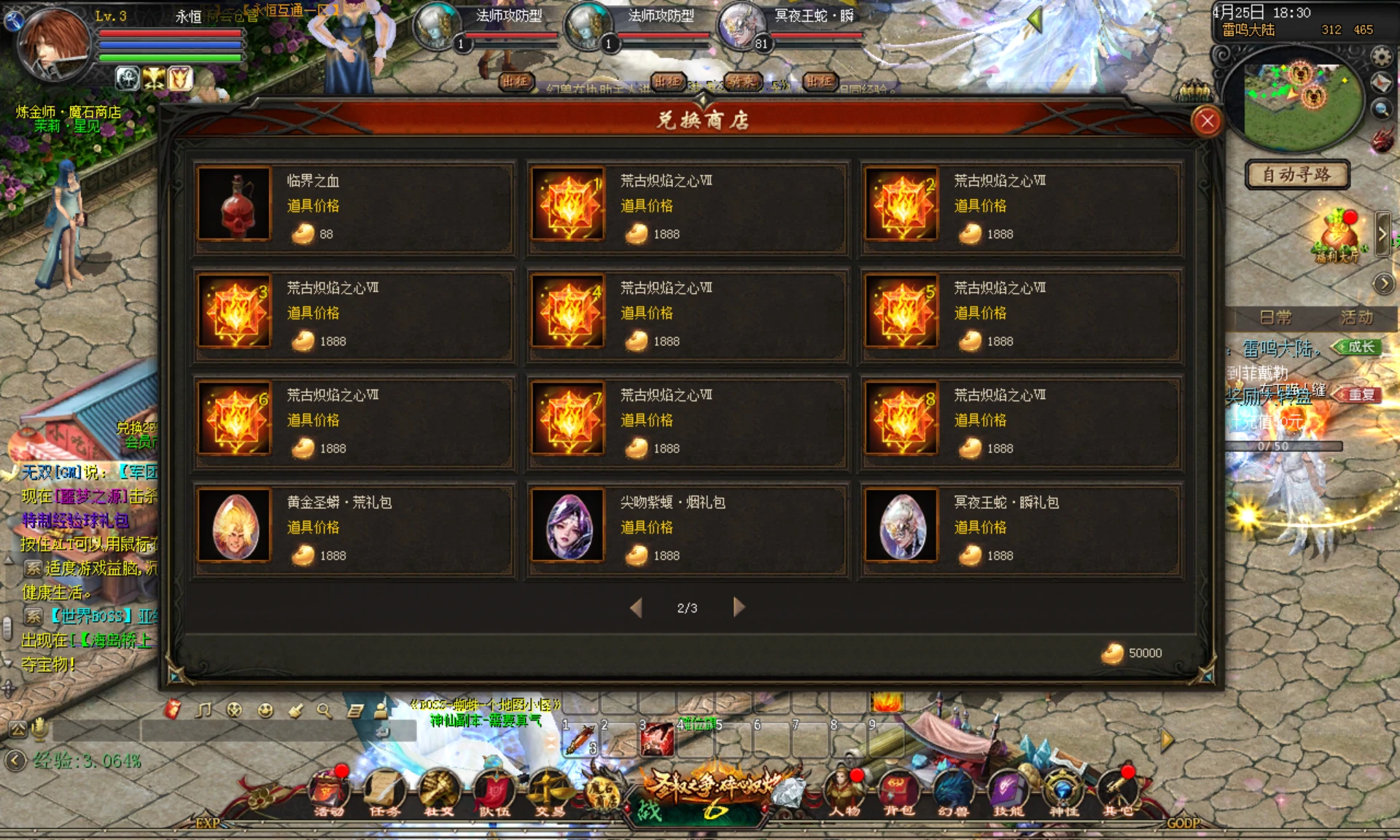The width and height of the screenshot is (1400, 840).
Task: Expand the sidebar chevron near 福利大厅
Action: [x=1381, y=233]
